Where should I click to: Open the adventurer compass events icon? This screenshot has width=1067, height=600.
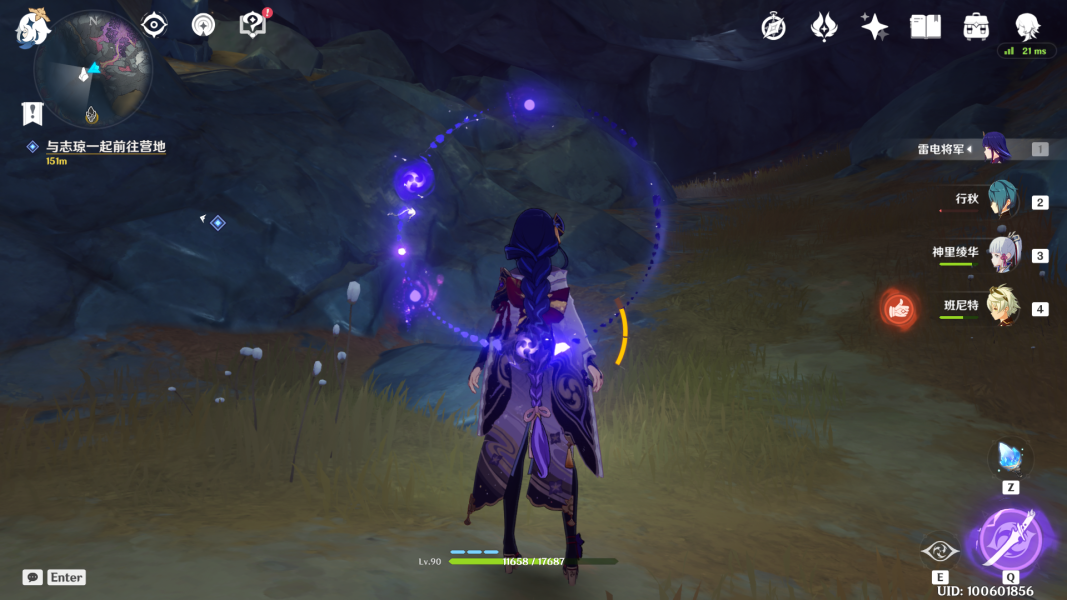point(773,27)
